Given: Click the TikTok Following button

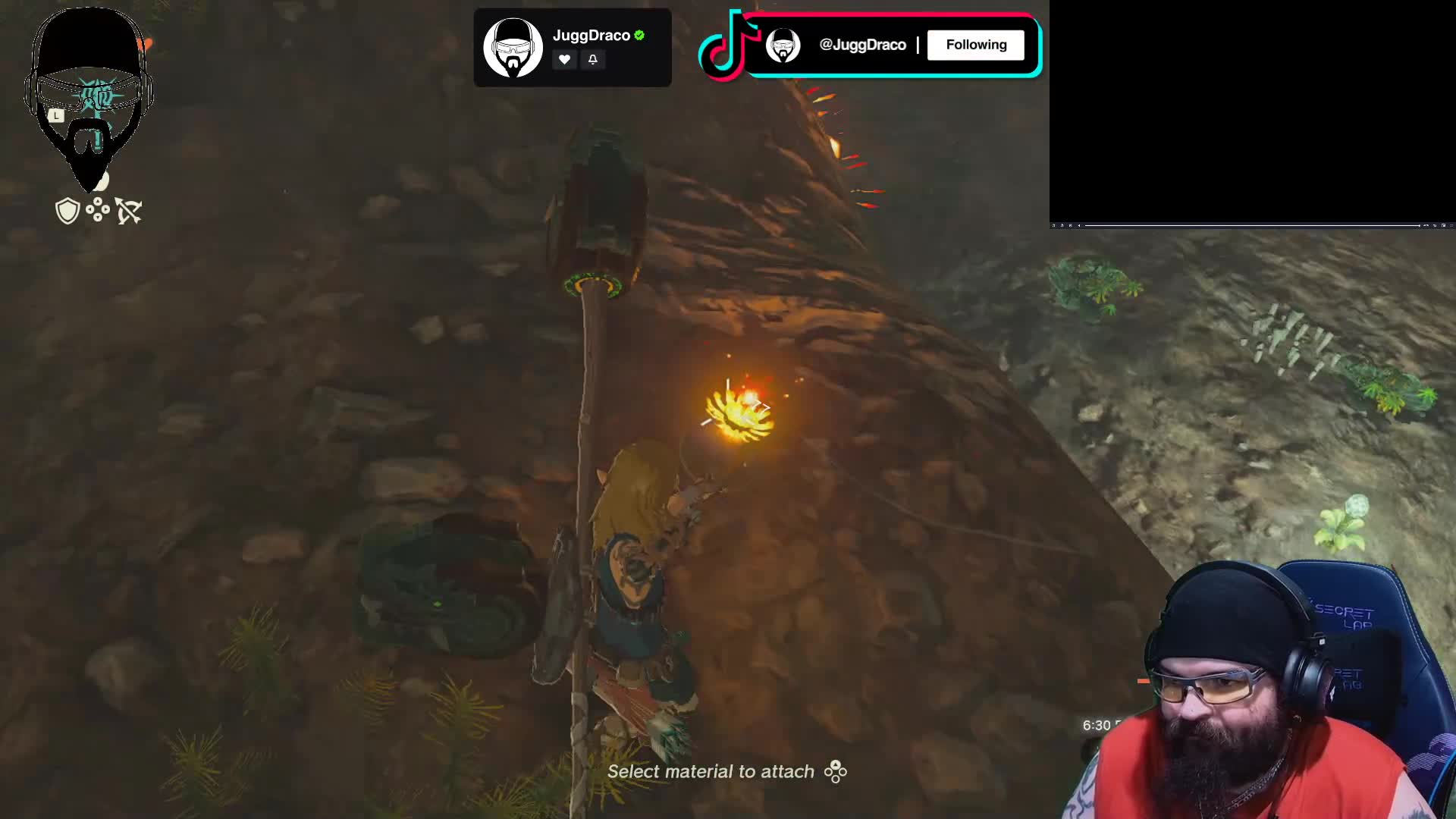Looking at the screenshot, I should tap(975, 45).
